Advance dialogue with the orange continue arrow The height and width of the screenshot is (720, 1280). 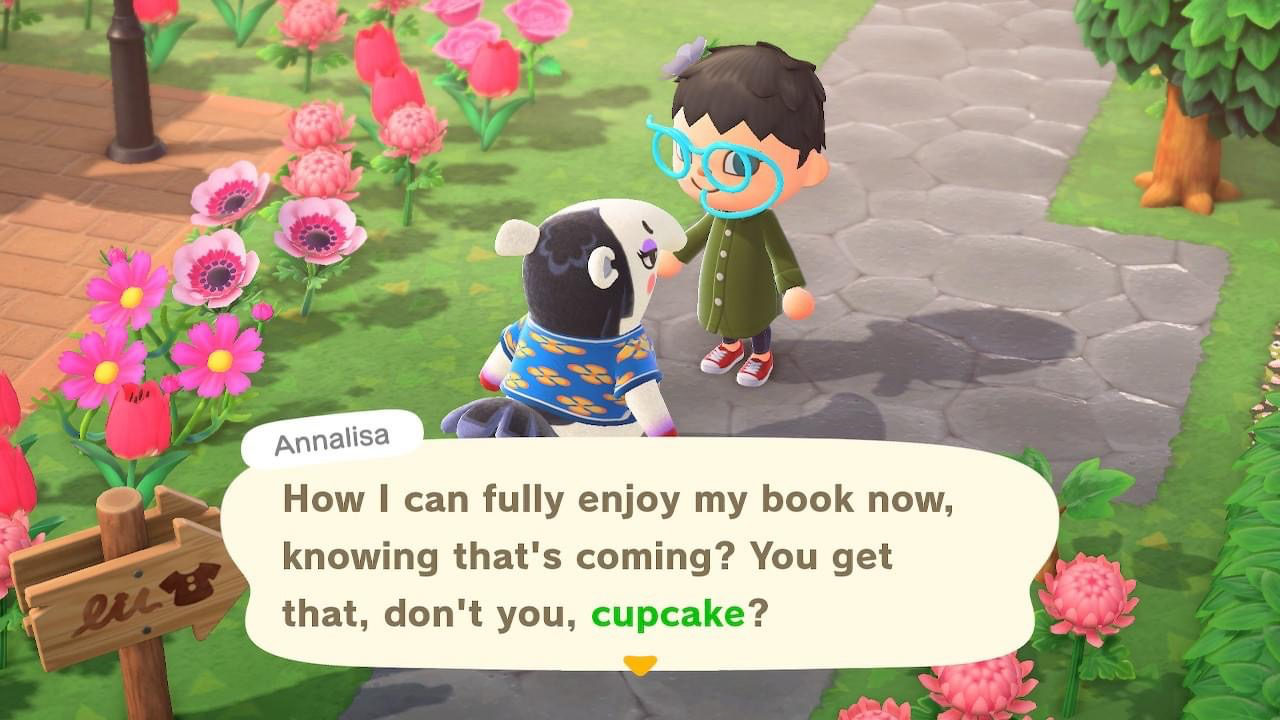pos(640,664)
